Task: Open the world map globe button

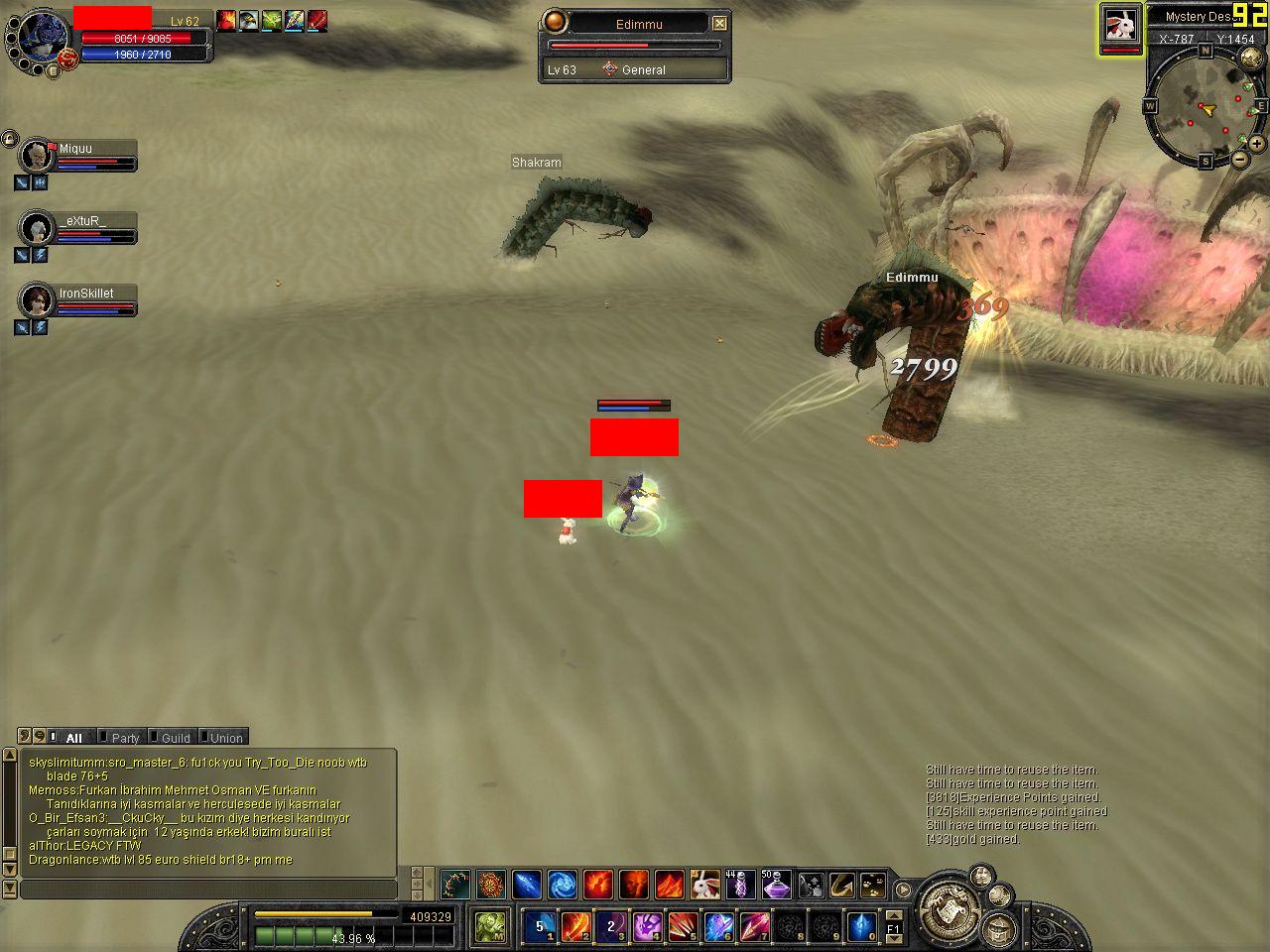Action: [1251, 59]
